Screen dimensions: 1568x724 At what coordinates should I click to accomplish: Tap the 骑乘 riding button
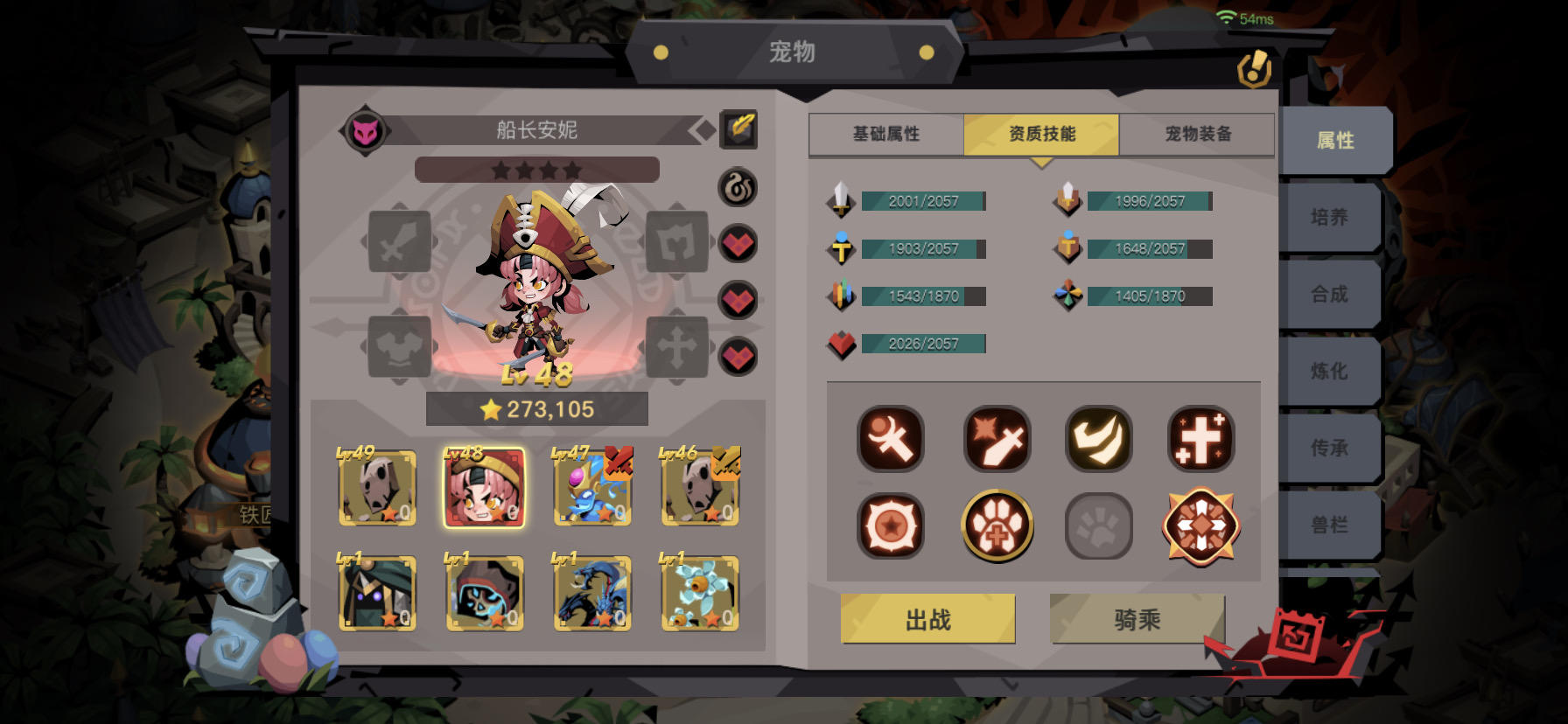coord(1136,619)
